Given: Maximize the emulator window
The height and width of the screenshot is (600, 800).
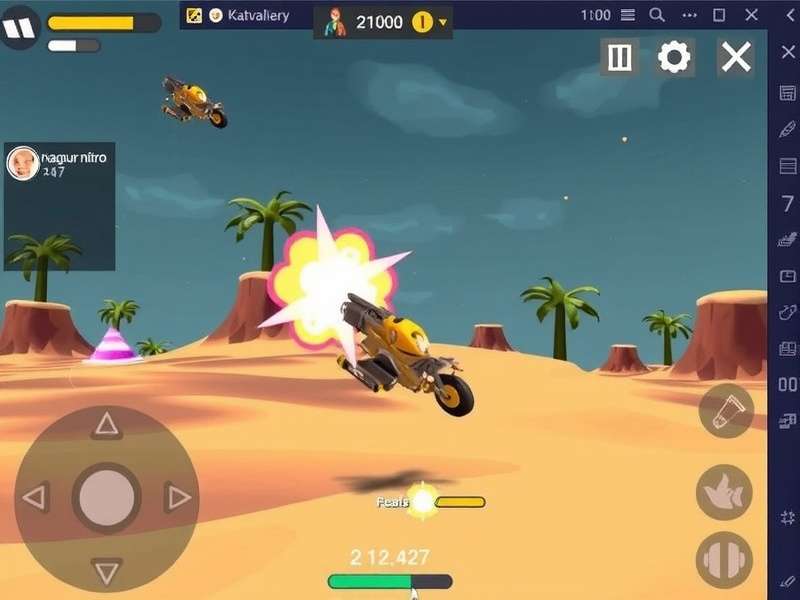Looking at the screenshot, I should click(x=718, y=15).
